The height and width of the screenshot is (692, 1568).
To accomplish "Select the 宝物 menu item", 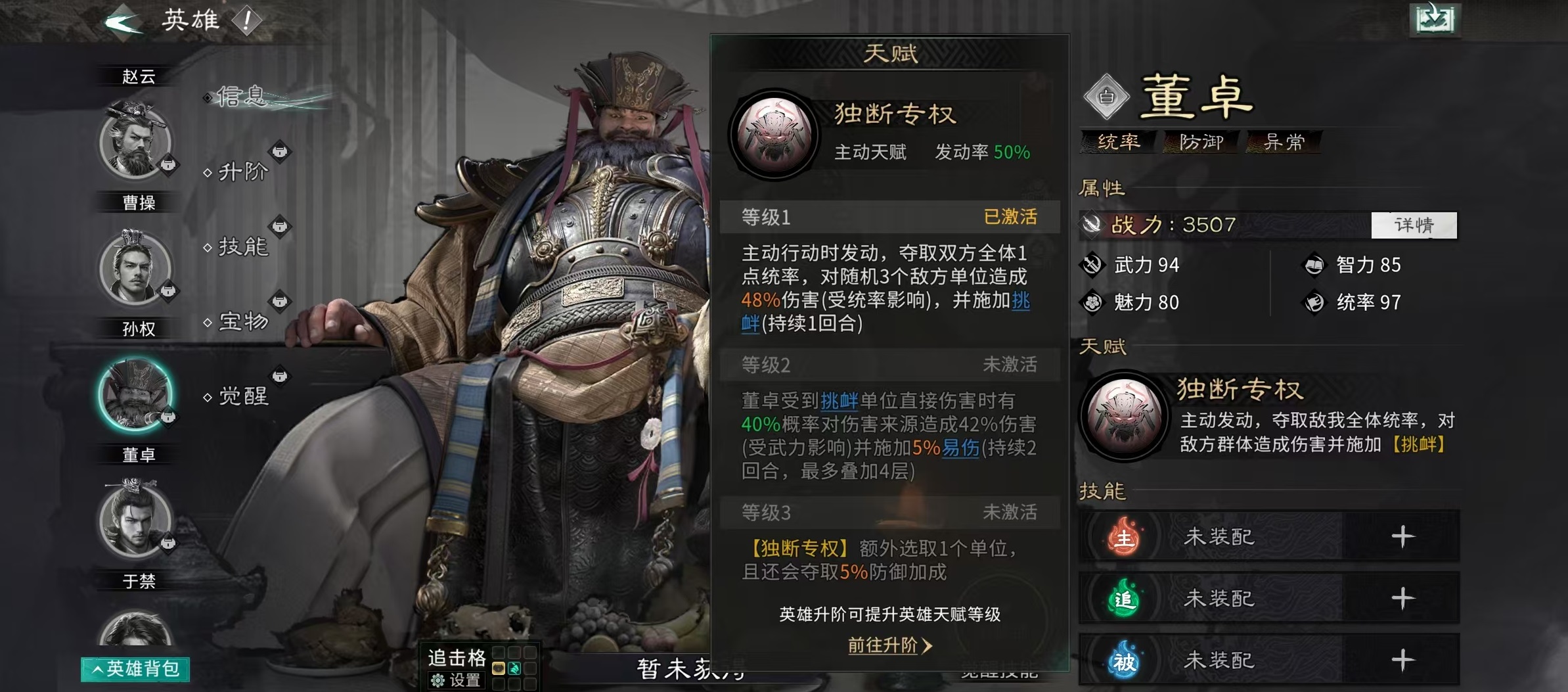I will pos(243,322).
